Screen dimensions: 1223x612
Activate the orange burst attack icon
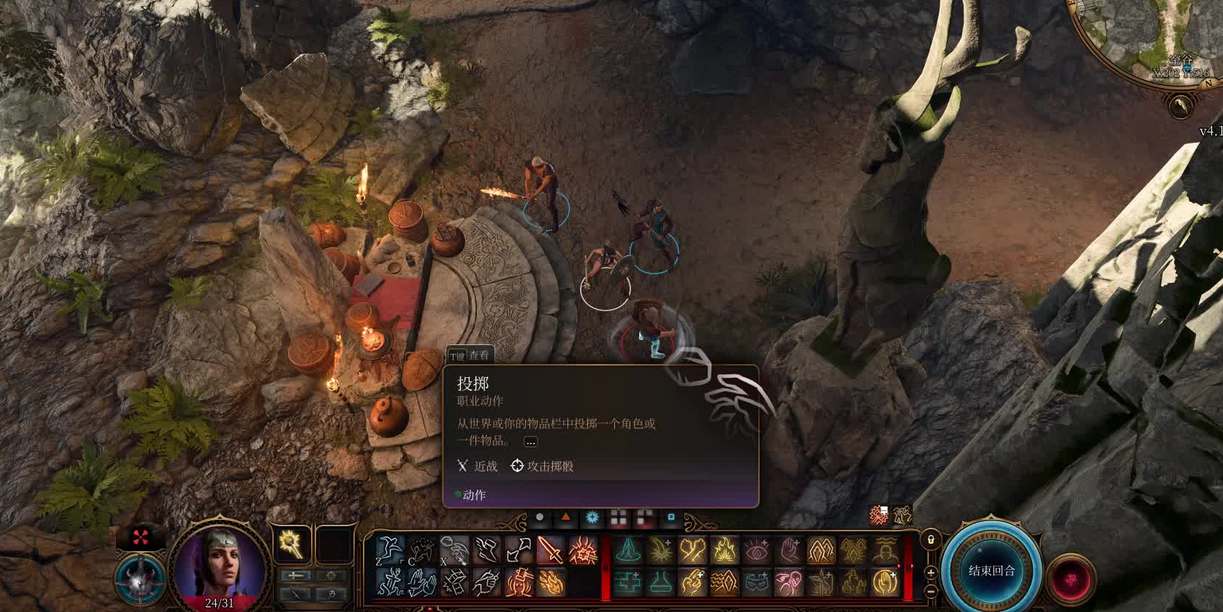pyautogui.click(x=584, y=550)
